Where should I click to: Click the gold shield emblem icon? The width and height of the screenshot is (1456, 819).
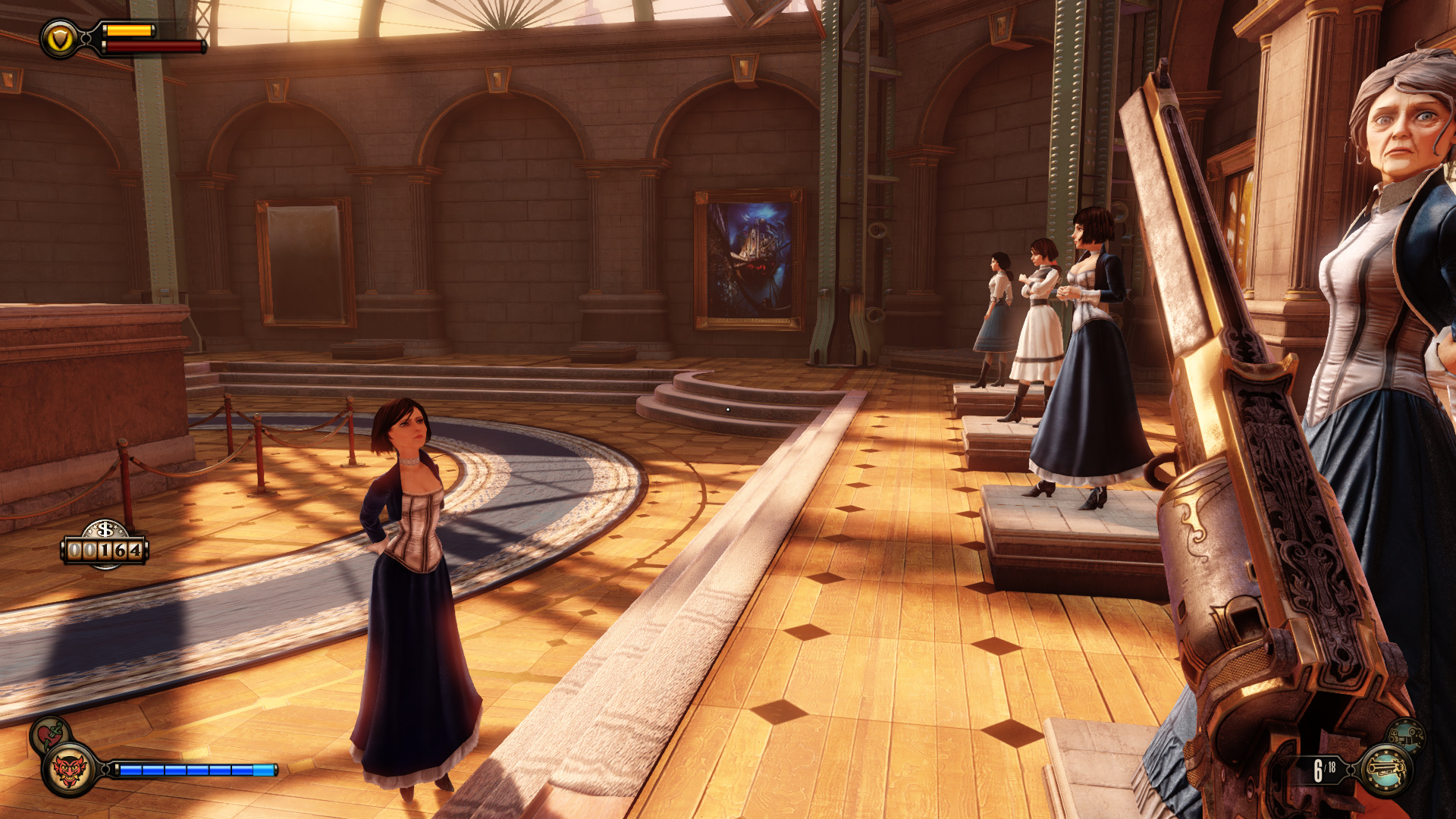tap(60, 39)
